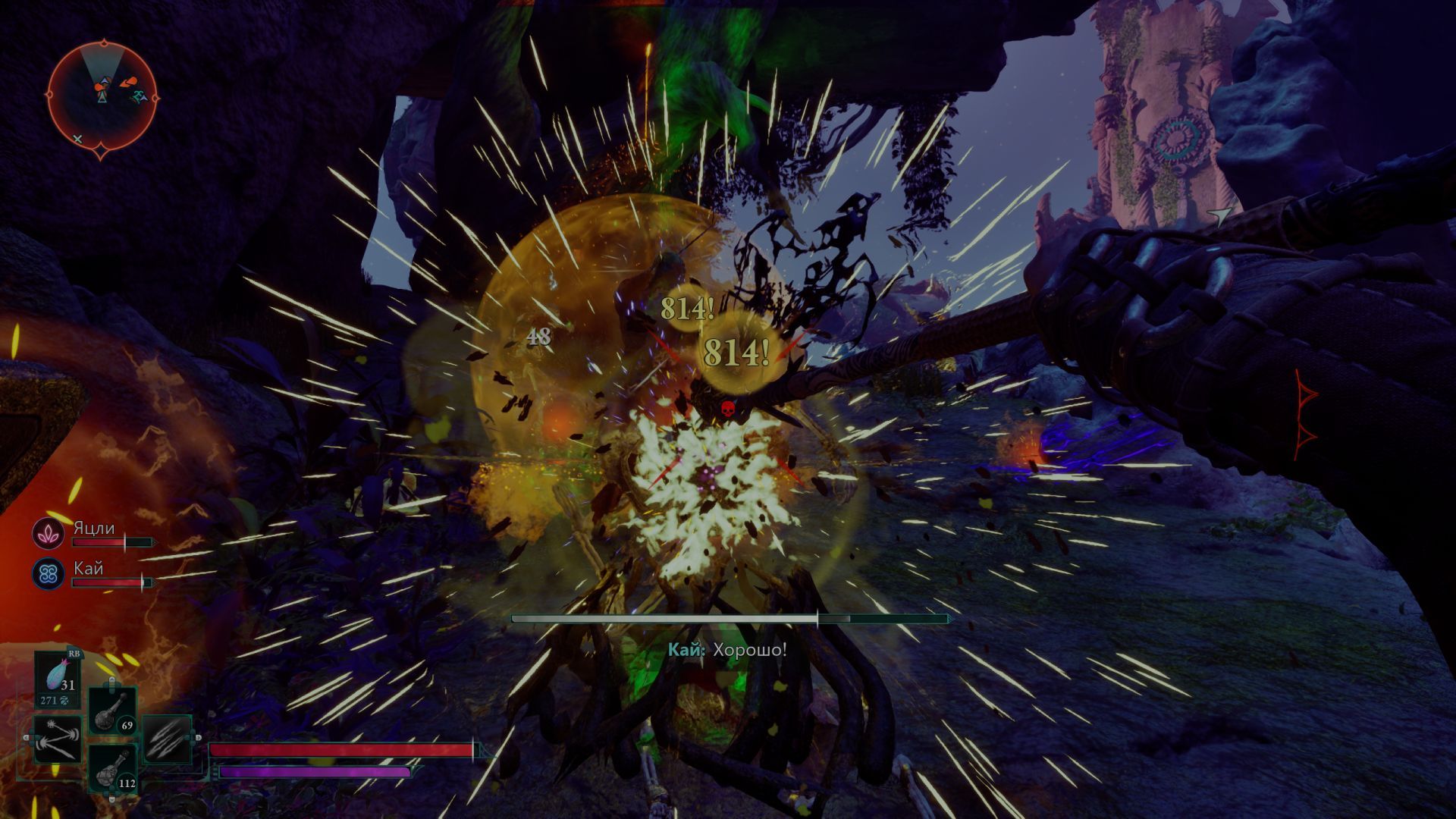Use the potion flask with count 112
Screen dimensions: 1456x819
(113, 767)
